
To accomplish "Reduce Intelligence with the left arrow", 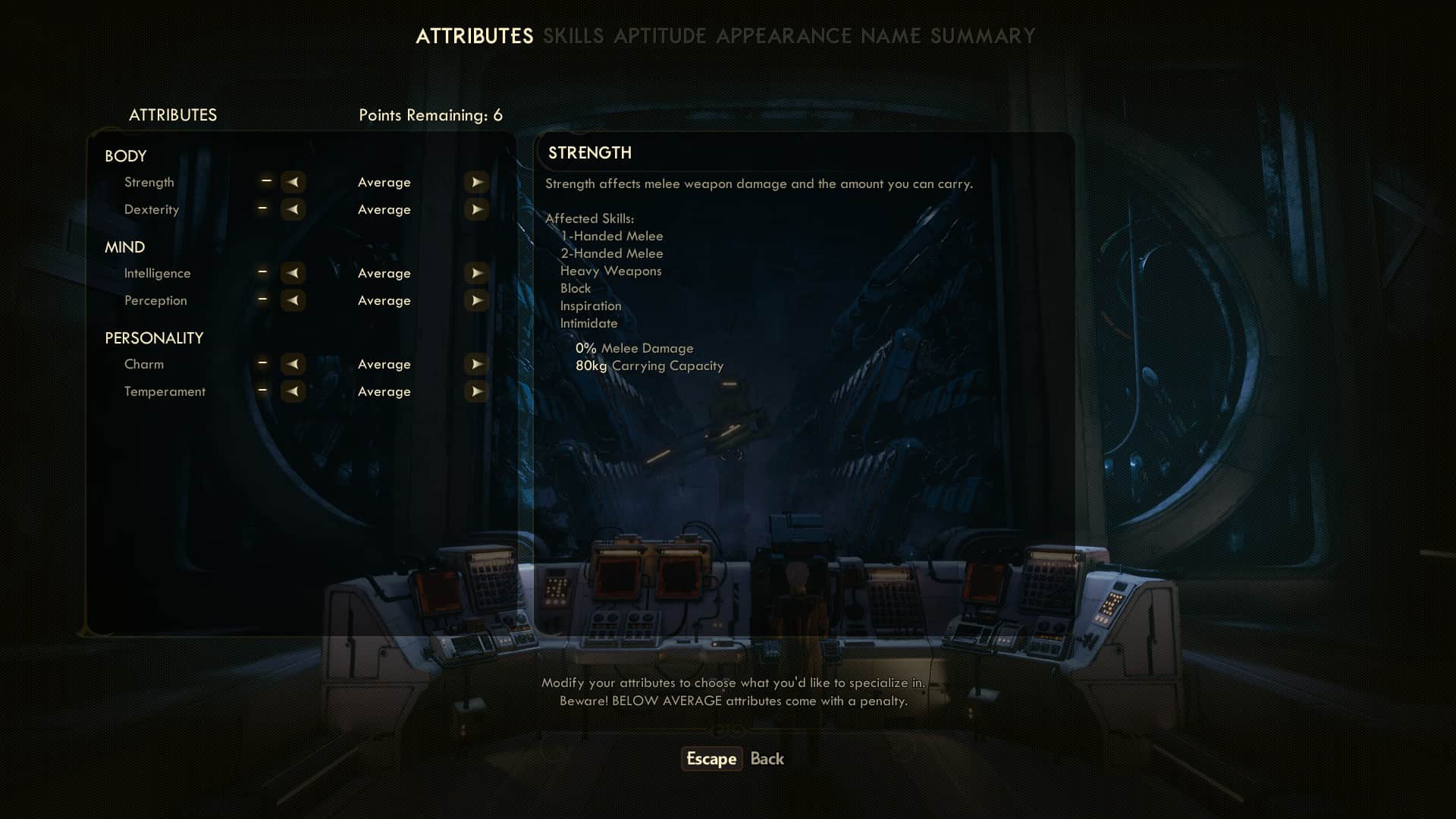I will 293,273.
